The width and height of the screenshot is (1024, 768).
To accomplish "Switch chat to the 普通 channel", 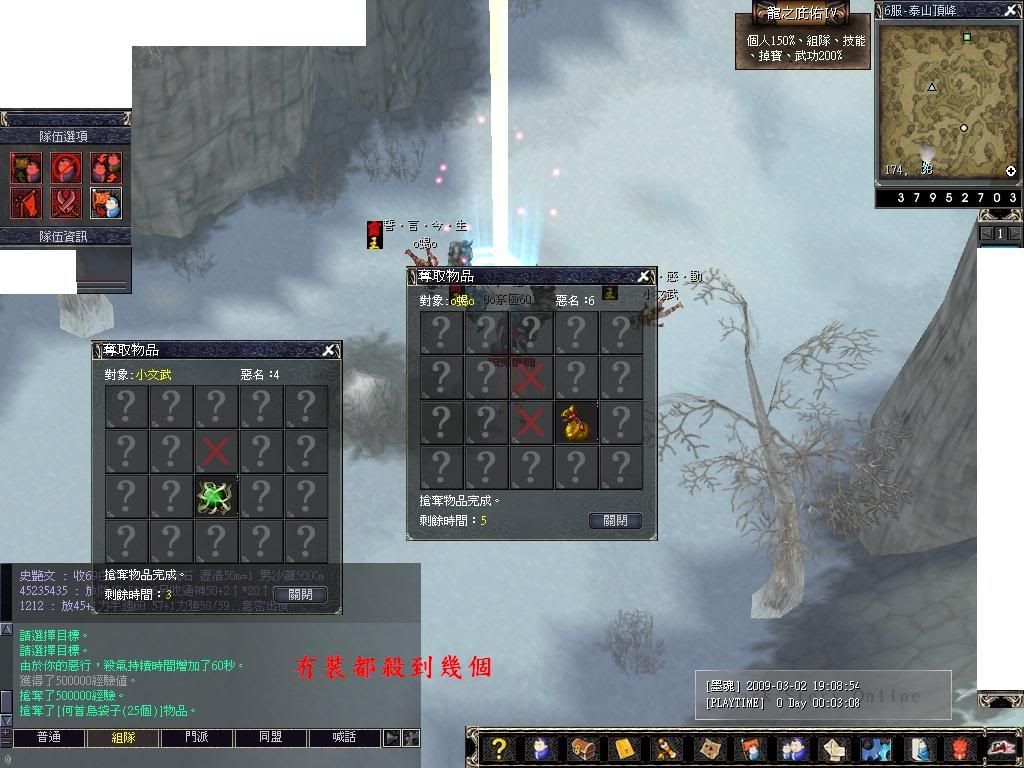I will coord(48,738).
